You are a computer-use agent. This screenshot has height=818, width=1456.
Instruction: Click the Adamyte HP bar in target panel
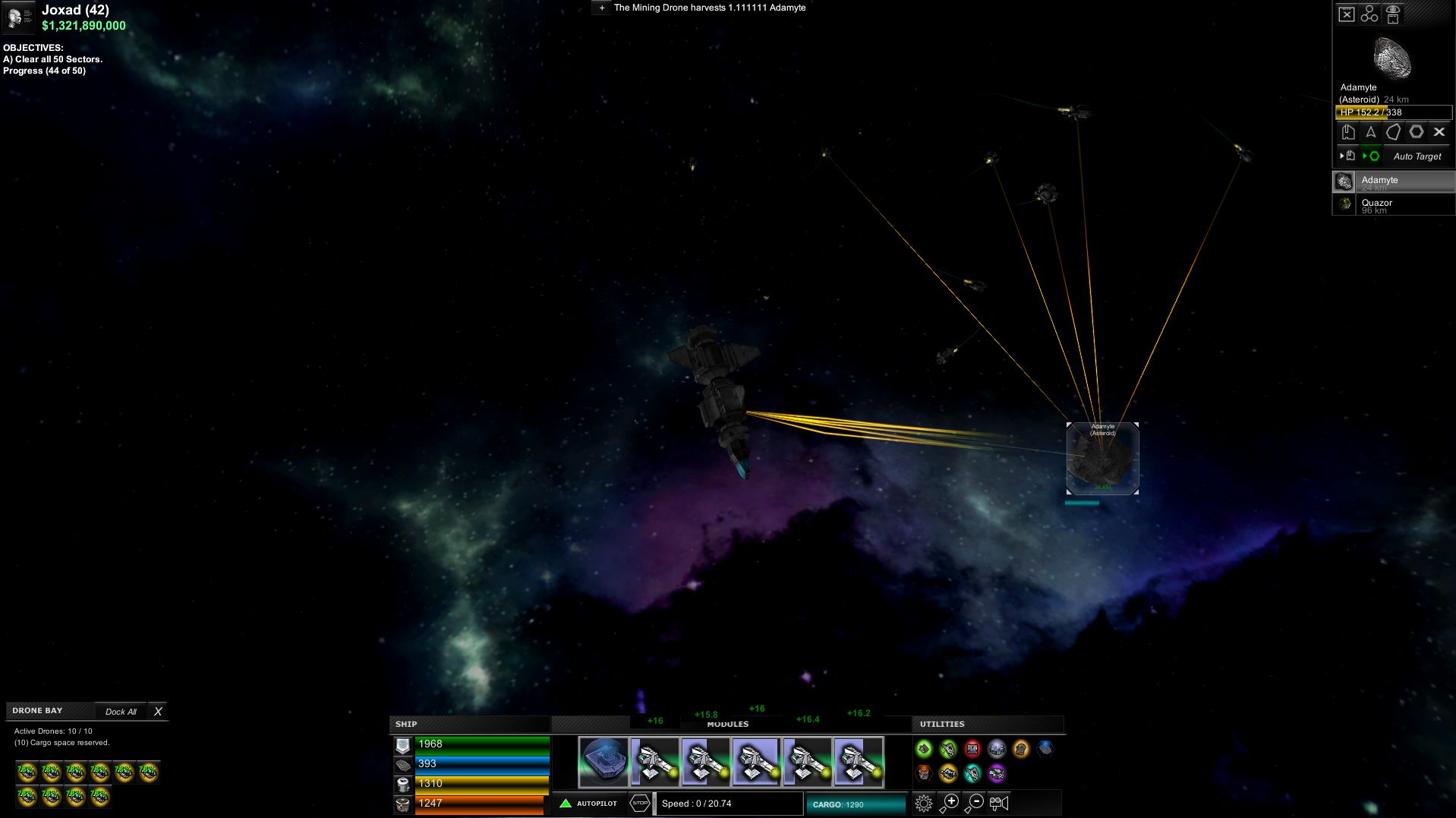coord(1393,112)
